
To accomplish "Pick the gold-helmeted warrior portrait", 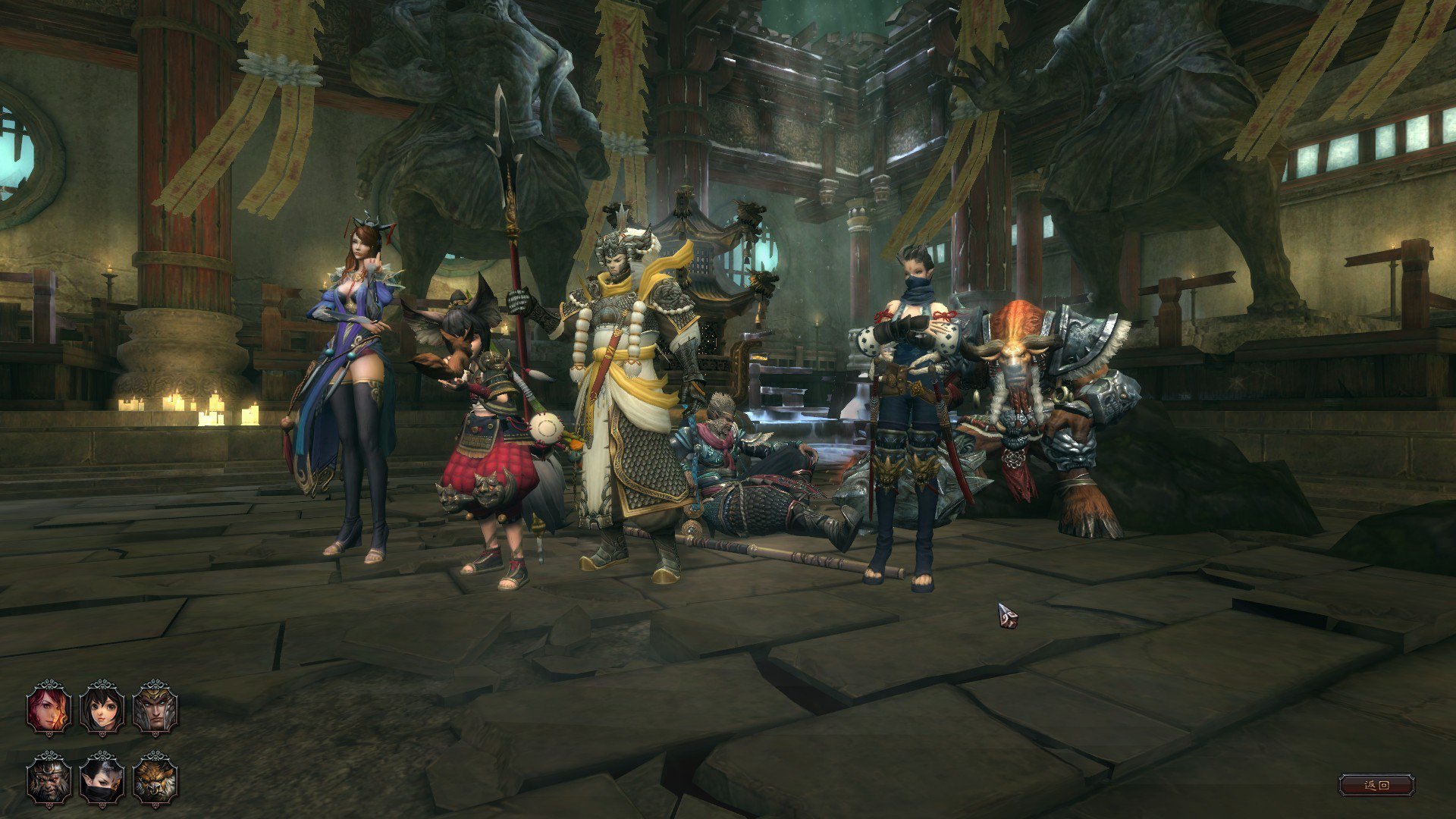I will [x=155, y=708].
